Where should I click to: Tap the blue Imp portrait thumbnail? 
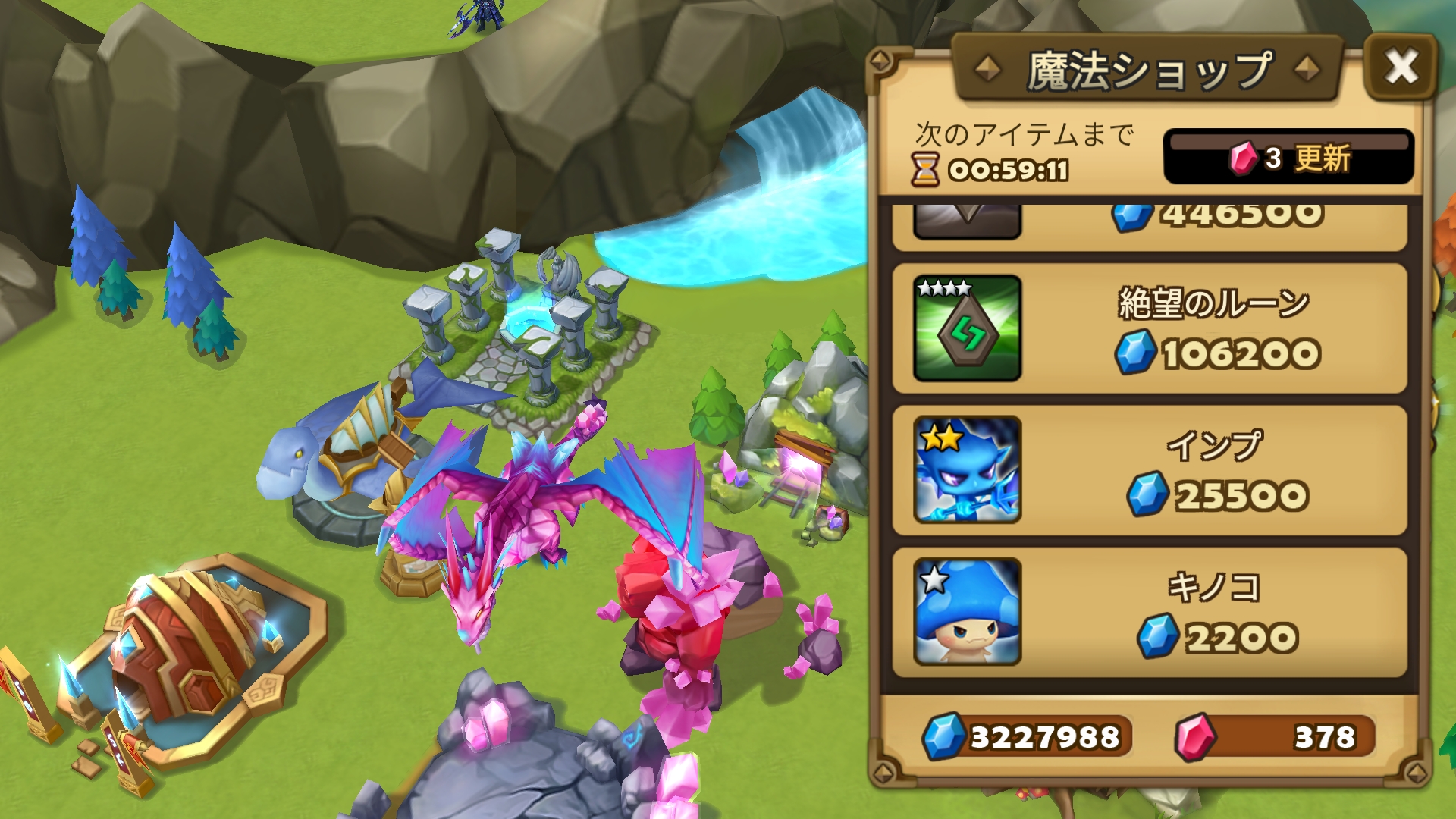967,470
